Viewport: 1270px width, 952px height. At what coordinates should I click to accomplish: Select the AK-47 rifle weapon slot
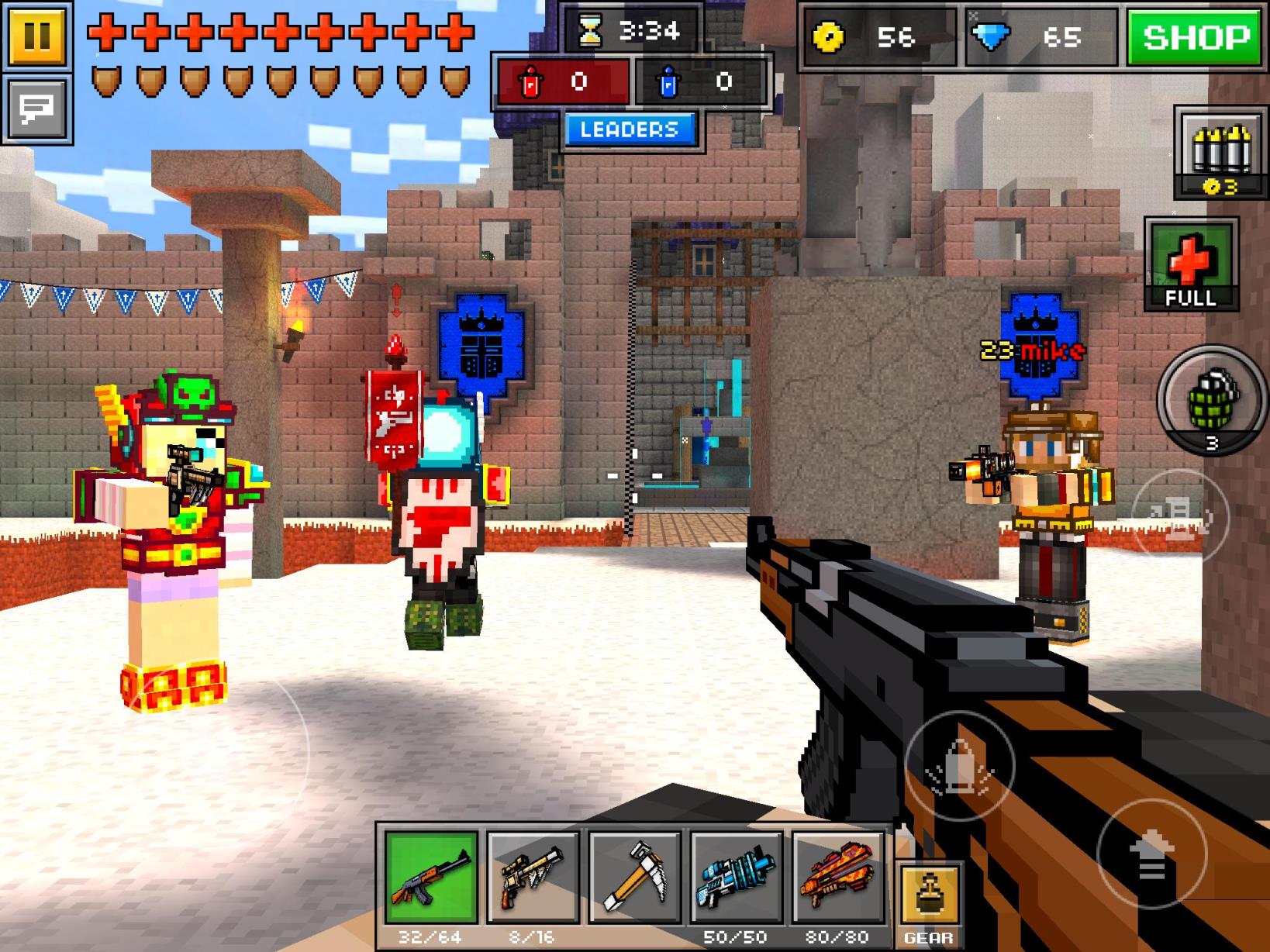click(431, 878)
